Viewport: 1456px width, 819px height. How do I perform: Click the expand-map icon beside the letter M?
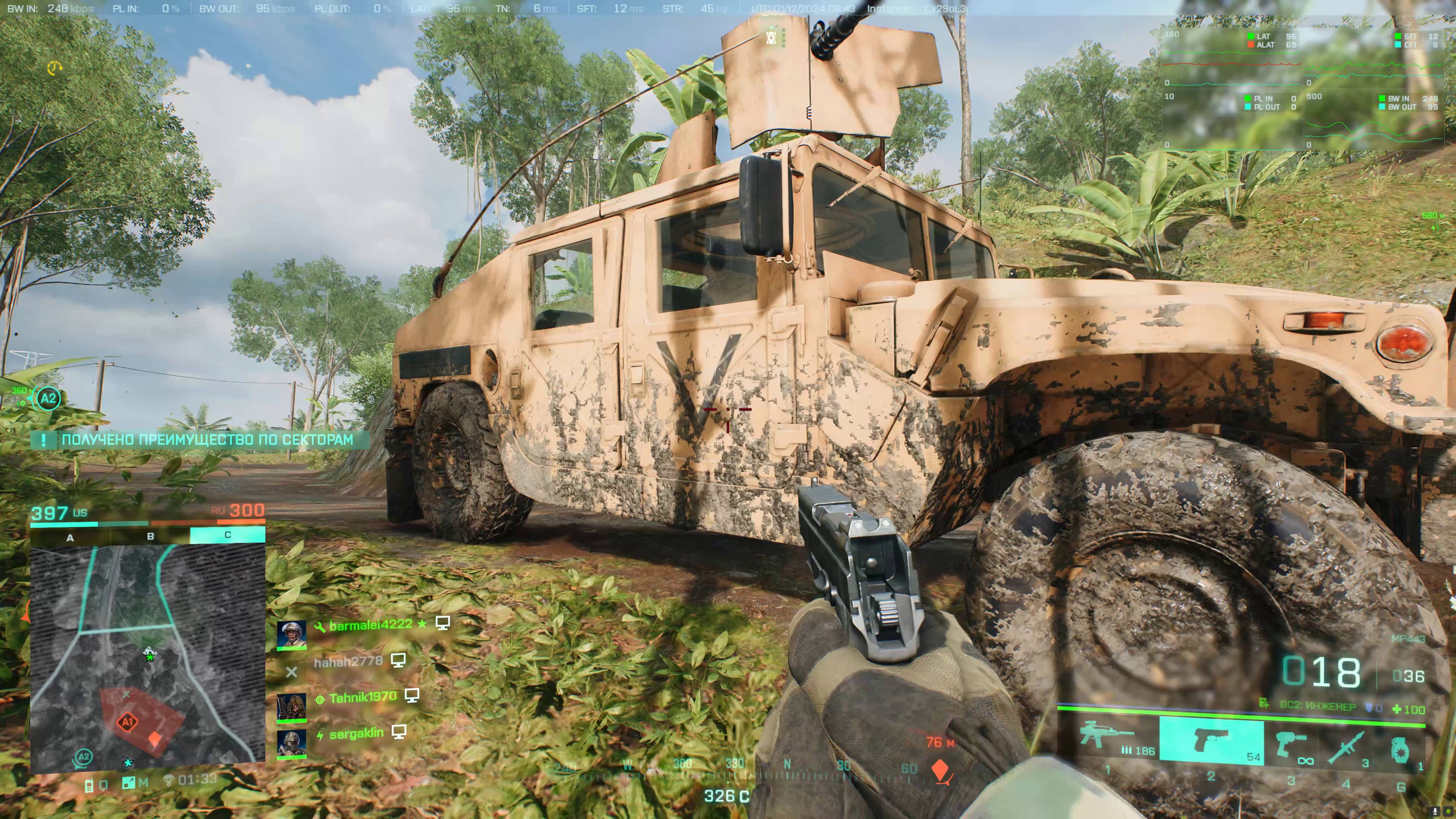tap(129, 783)
